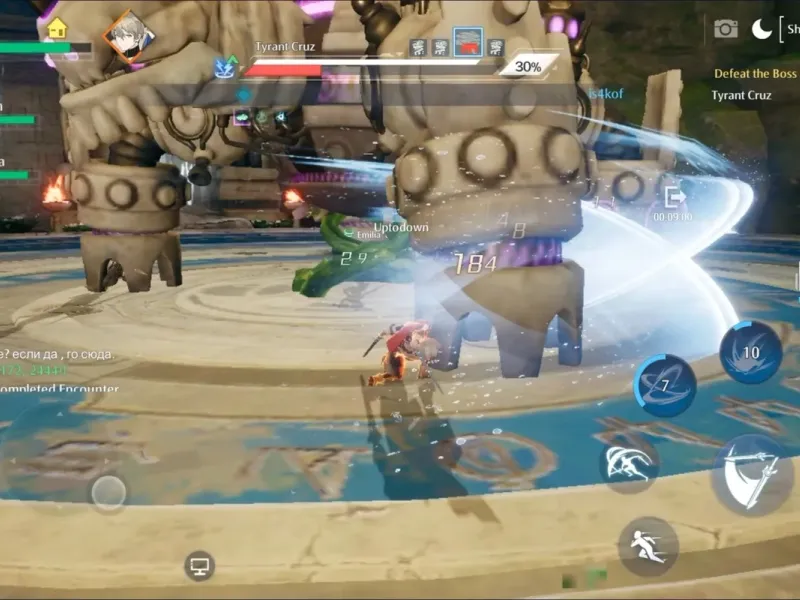This screenshot has height=600, width=800.
Task: Use the slashing leap skill button
Action: click(628, 465)
